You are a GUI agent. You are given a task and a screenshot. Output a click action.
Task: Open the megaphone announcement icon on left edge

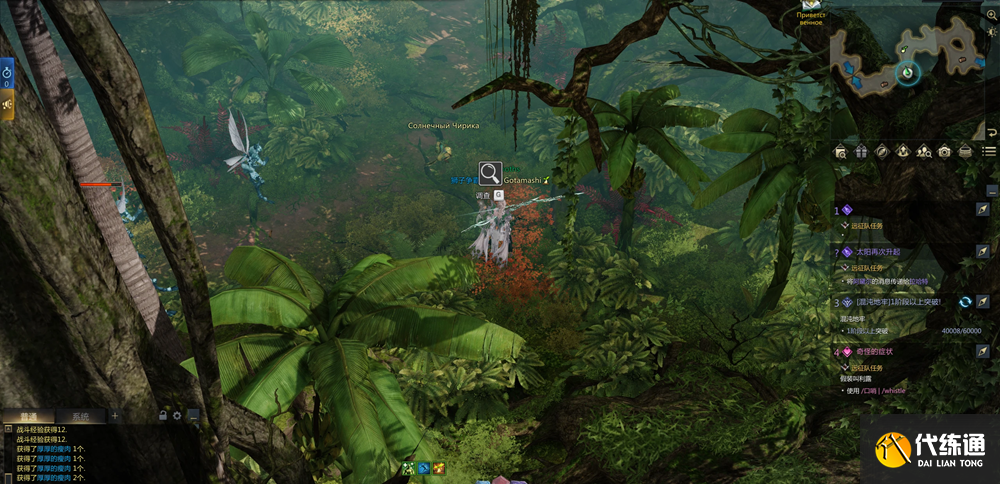pos(7,104)
